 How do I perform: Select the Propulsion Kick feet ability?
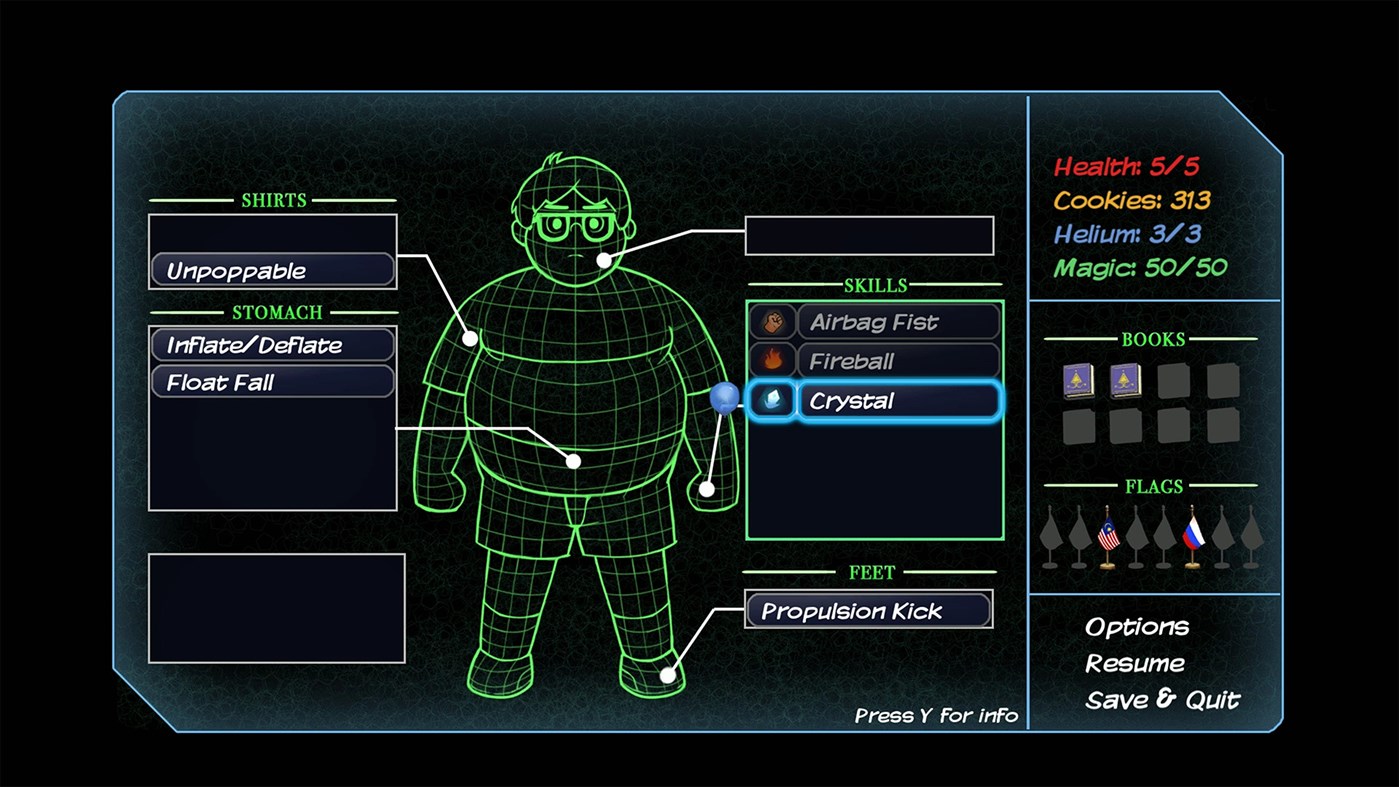pos(866,610)
